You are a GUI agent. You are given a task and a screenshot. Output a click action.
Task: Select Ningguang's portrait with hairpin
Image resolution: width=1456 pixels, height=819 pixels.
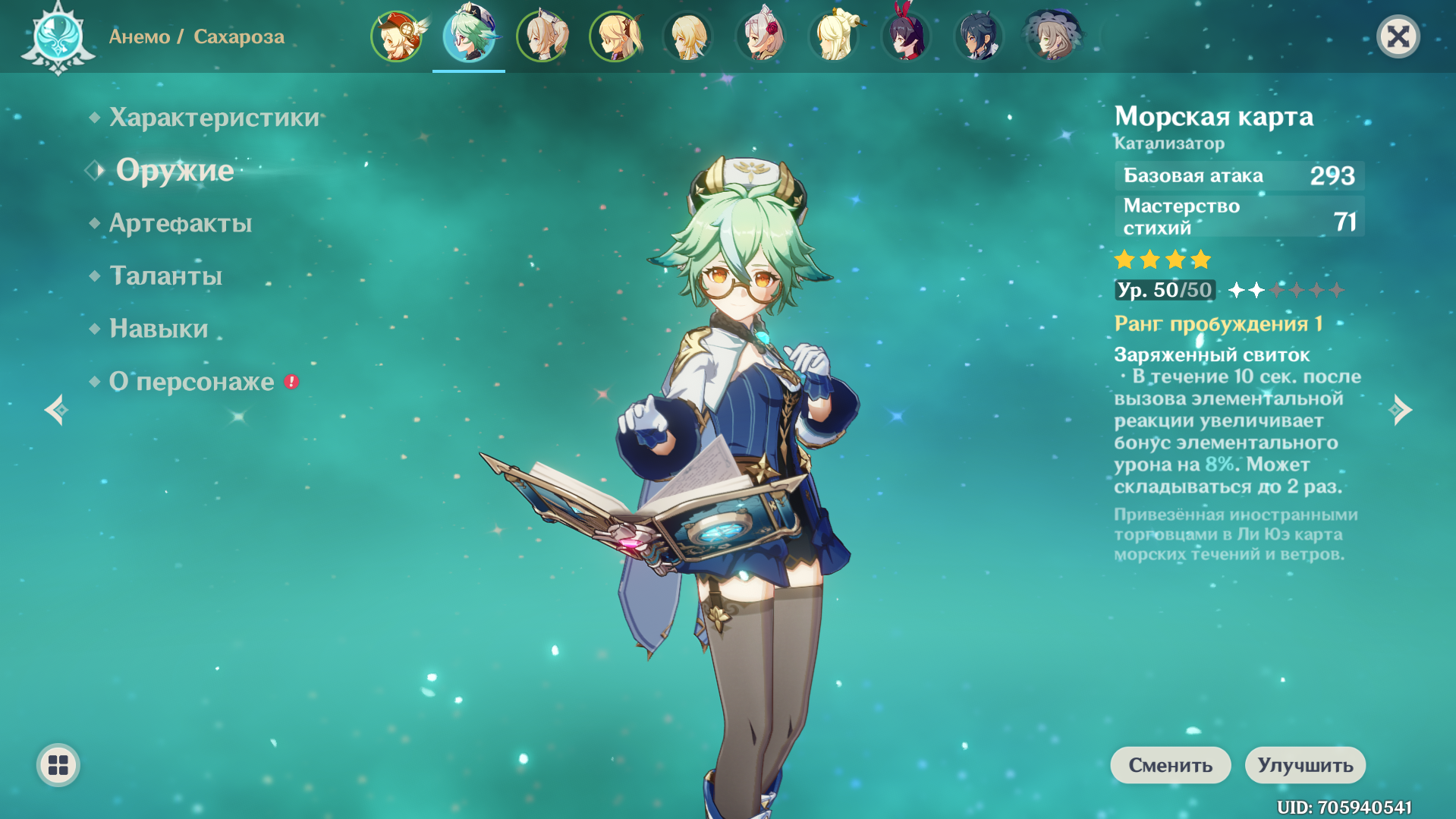(833, 36)
